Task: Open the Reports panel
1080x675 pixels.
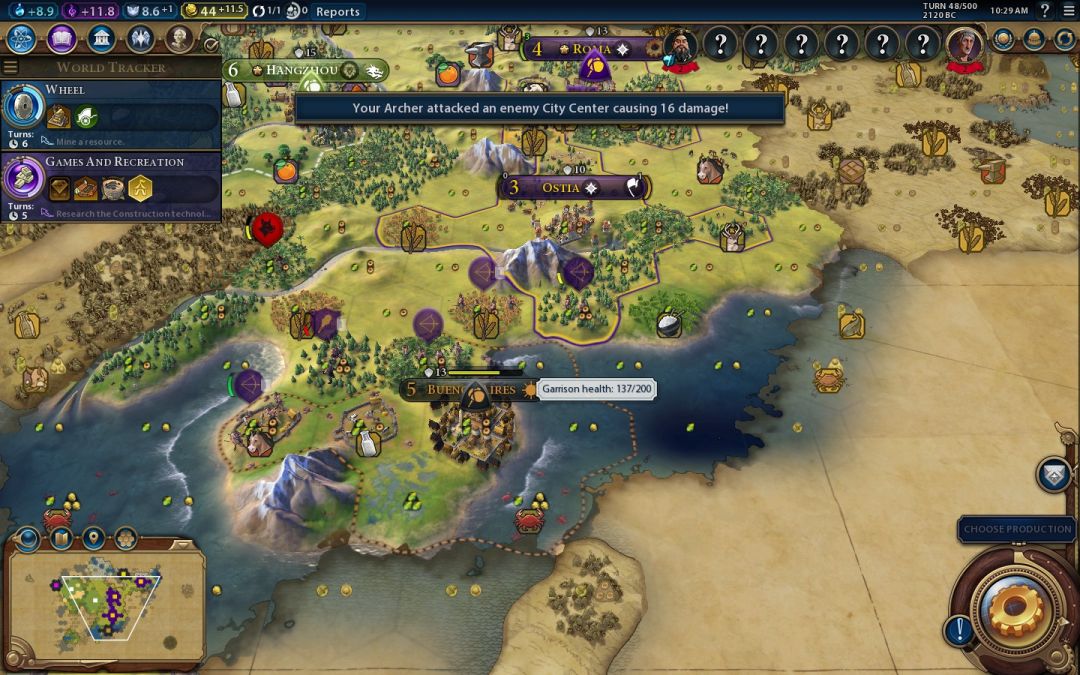Action: (337, 11)
